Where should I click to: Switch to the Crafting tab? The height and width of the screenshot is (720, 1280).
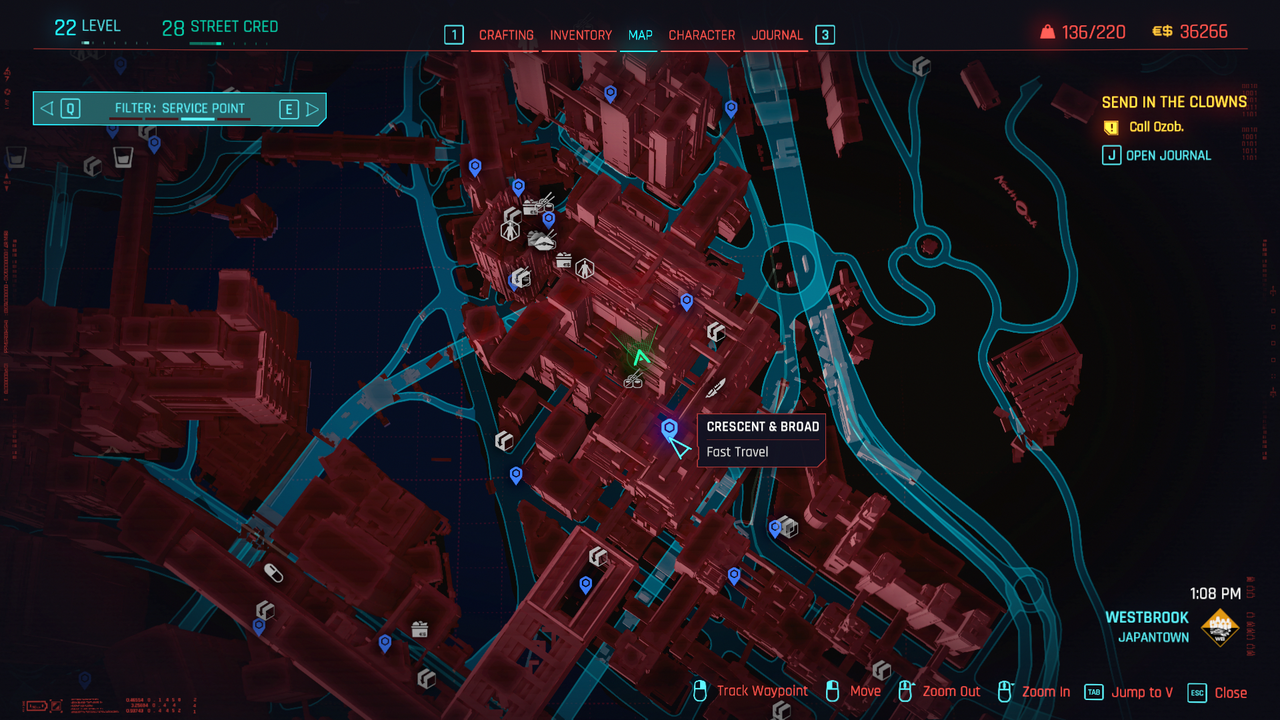(506, 35)
